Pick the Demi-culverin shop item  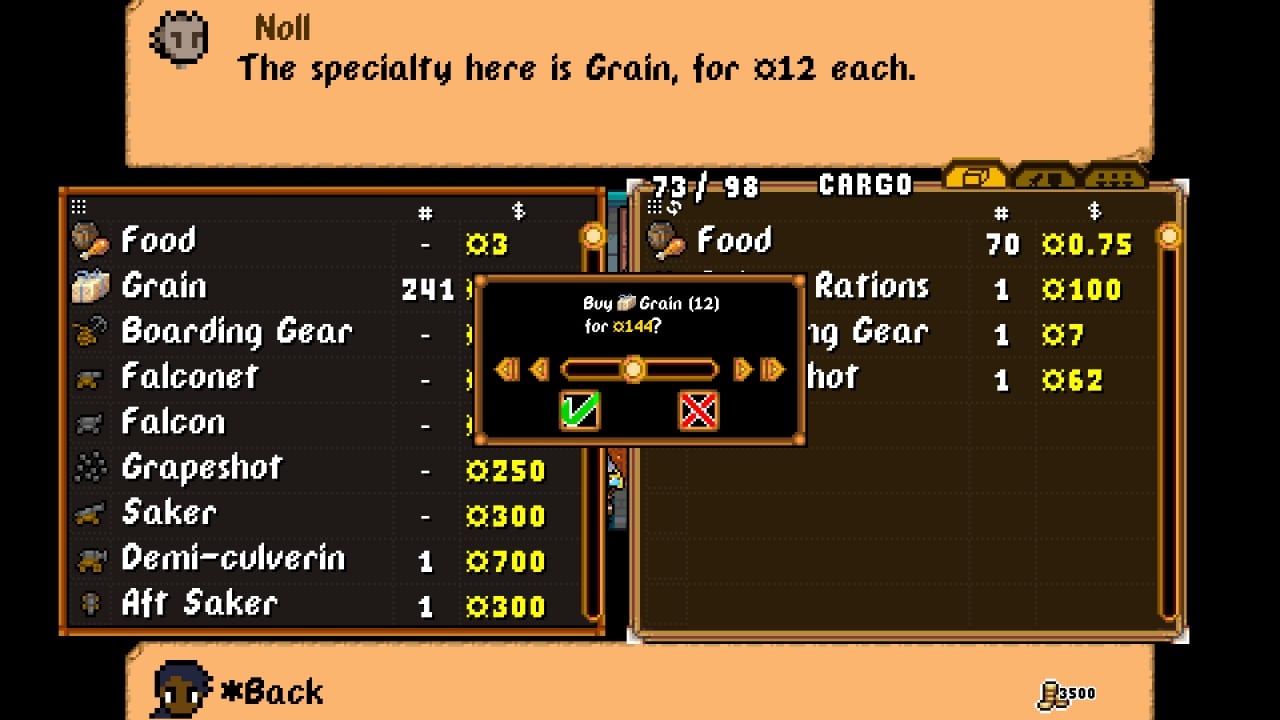click(232, 559)
